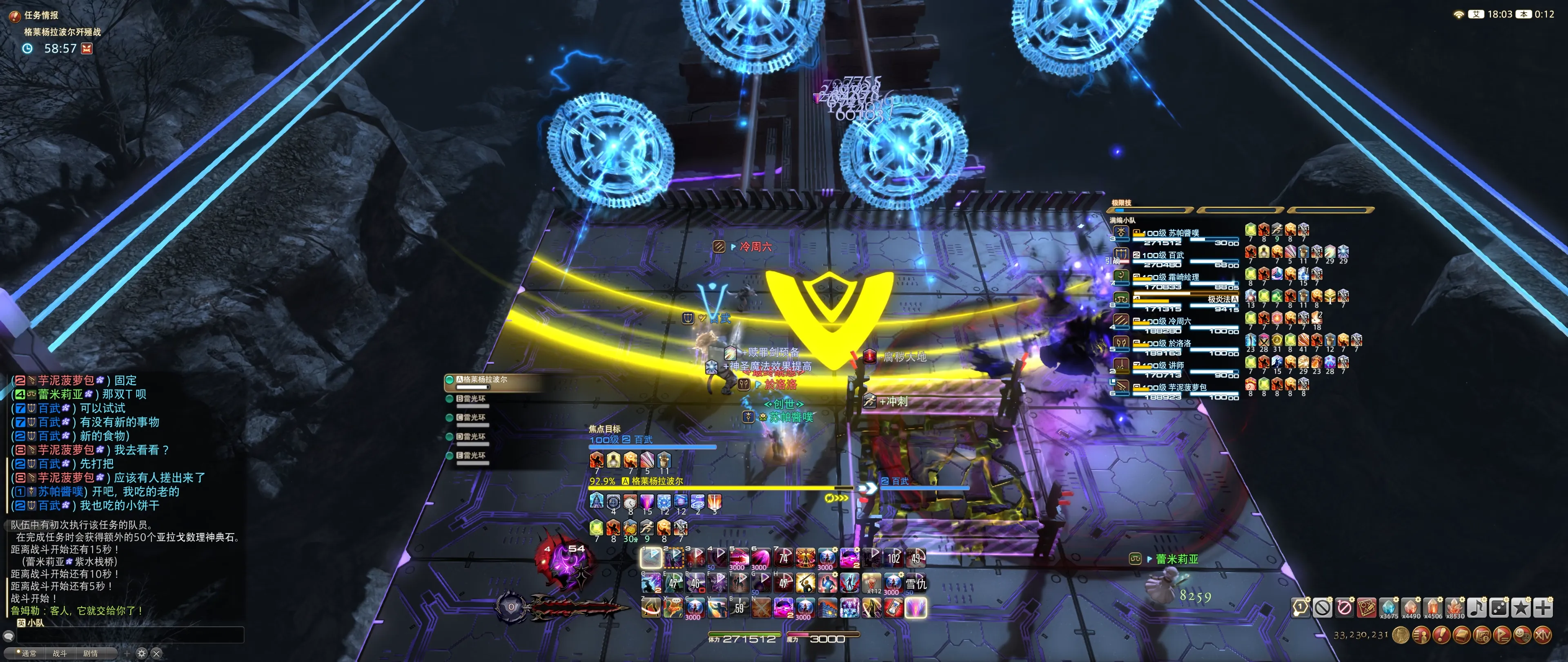Image resolution: width=1568 pixels, height=662 pixels.
Task: Use the red hourglass hotbar action
Action: pyautogui.click(x=893, y=607)
